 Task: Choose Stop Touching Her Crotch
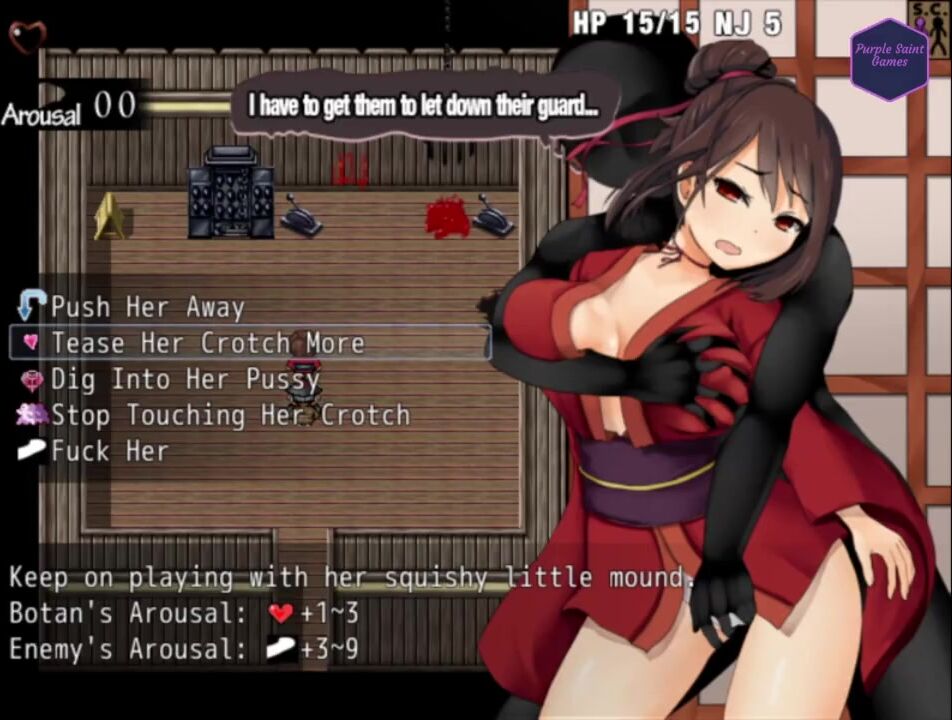[x=230, y=415]
